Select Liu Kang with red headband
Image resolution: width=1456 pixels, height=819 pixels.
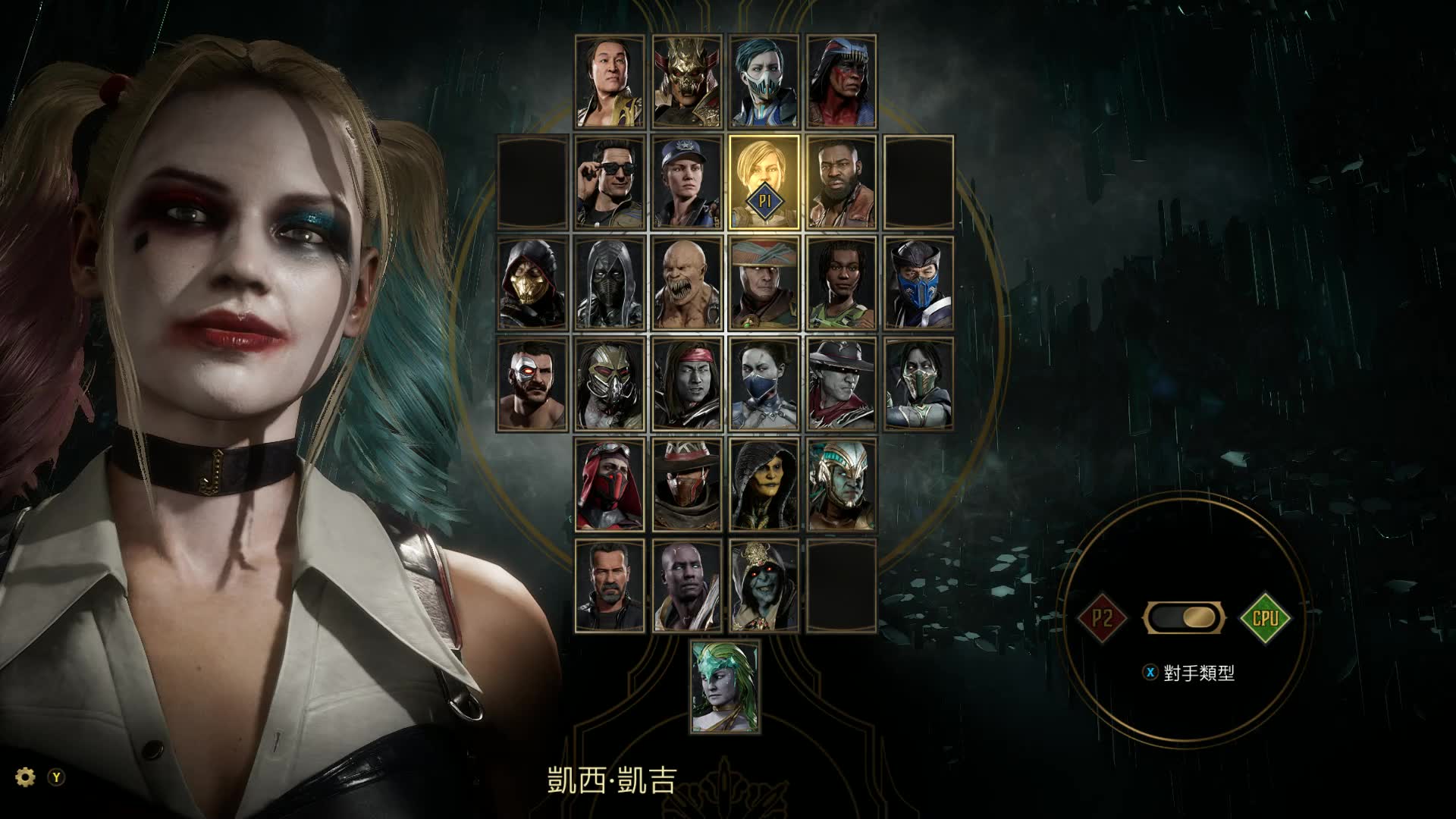[688, 384]
